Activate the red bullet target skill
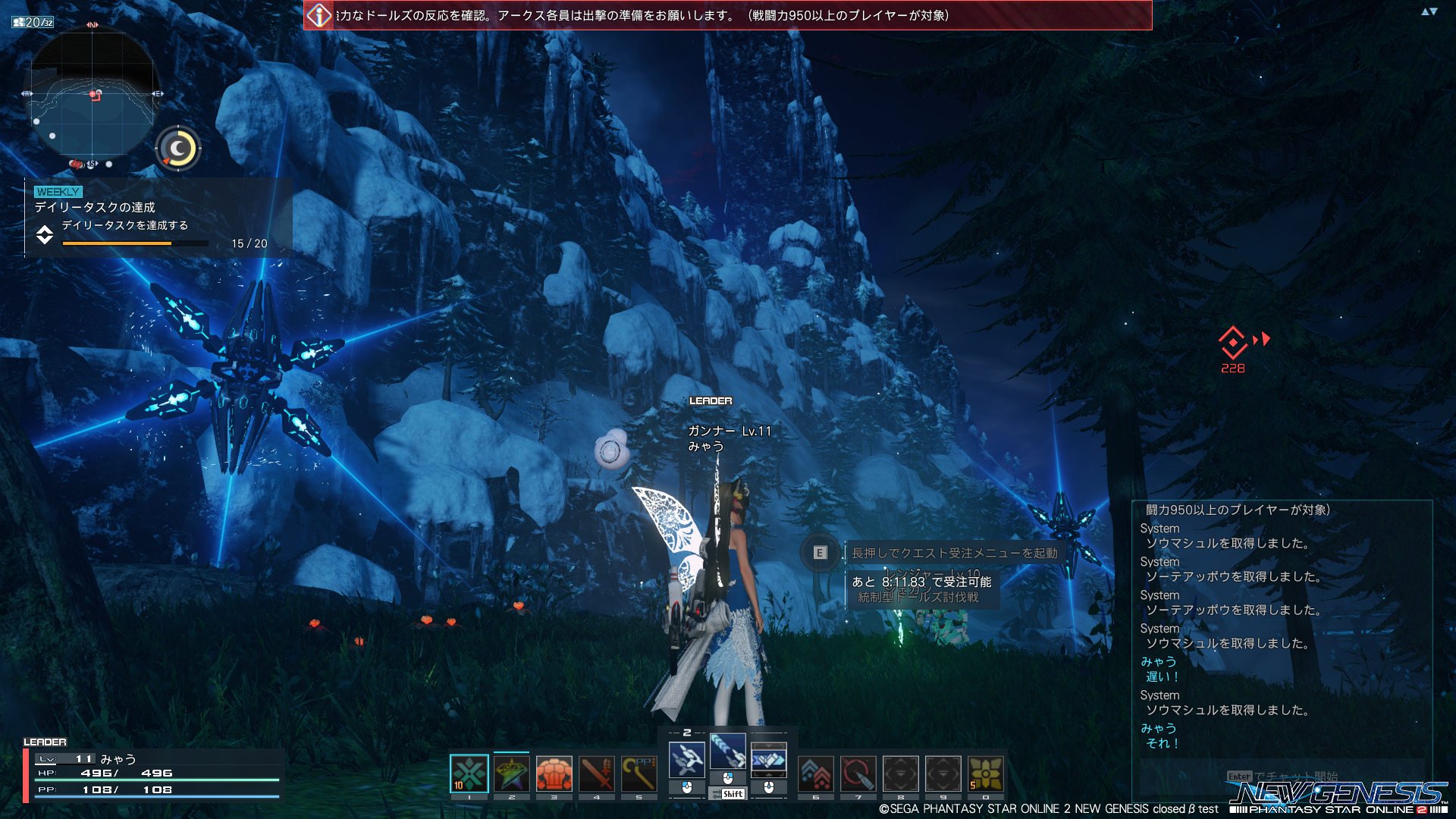1456x819 pixels. [858, 774]
